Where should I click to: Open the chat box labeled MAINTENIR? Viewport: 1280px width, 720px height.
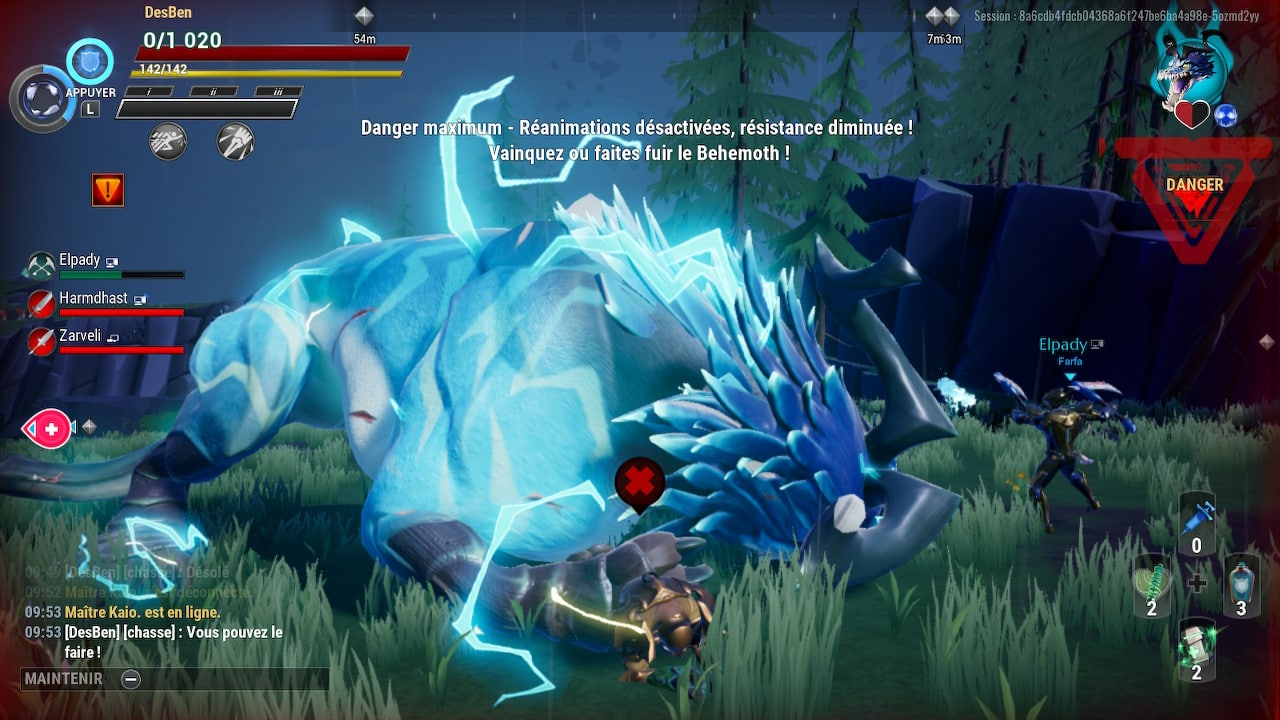pyautogui.click(x=174, y=679)
